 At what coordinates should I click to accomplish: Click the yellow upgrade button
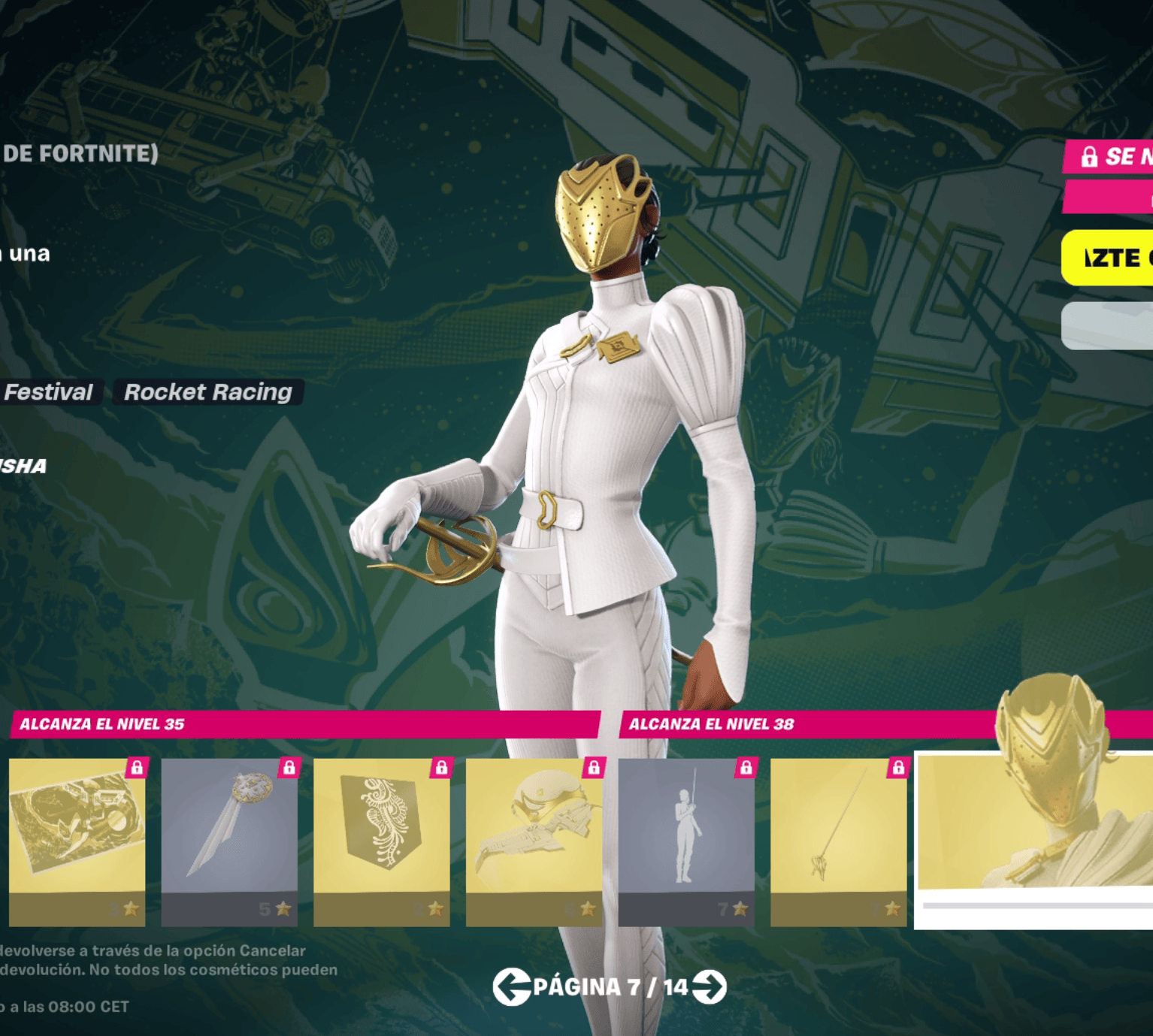click(1108, 258)
